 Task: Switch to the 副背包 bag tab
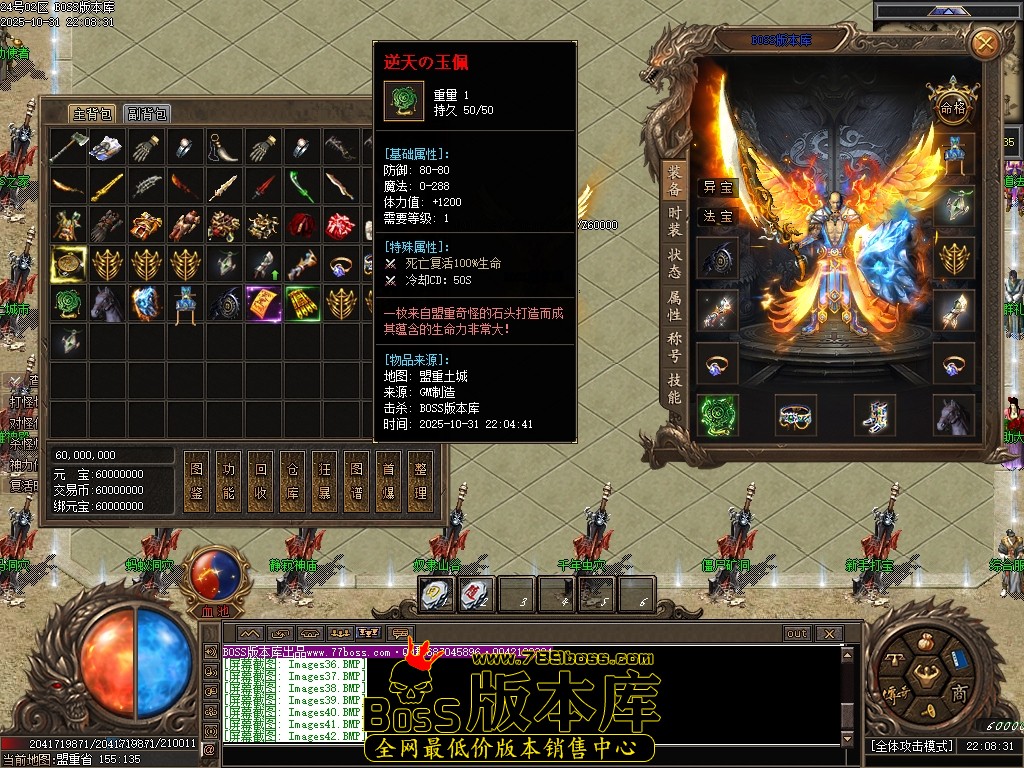(148, 113)
